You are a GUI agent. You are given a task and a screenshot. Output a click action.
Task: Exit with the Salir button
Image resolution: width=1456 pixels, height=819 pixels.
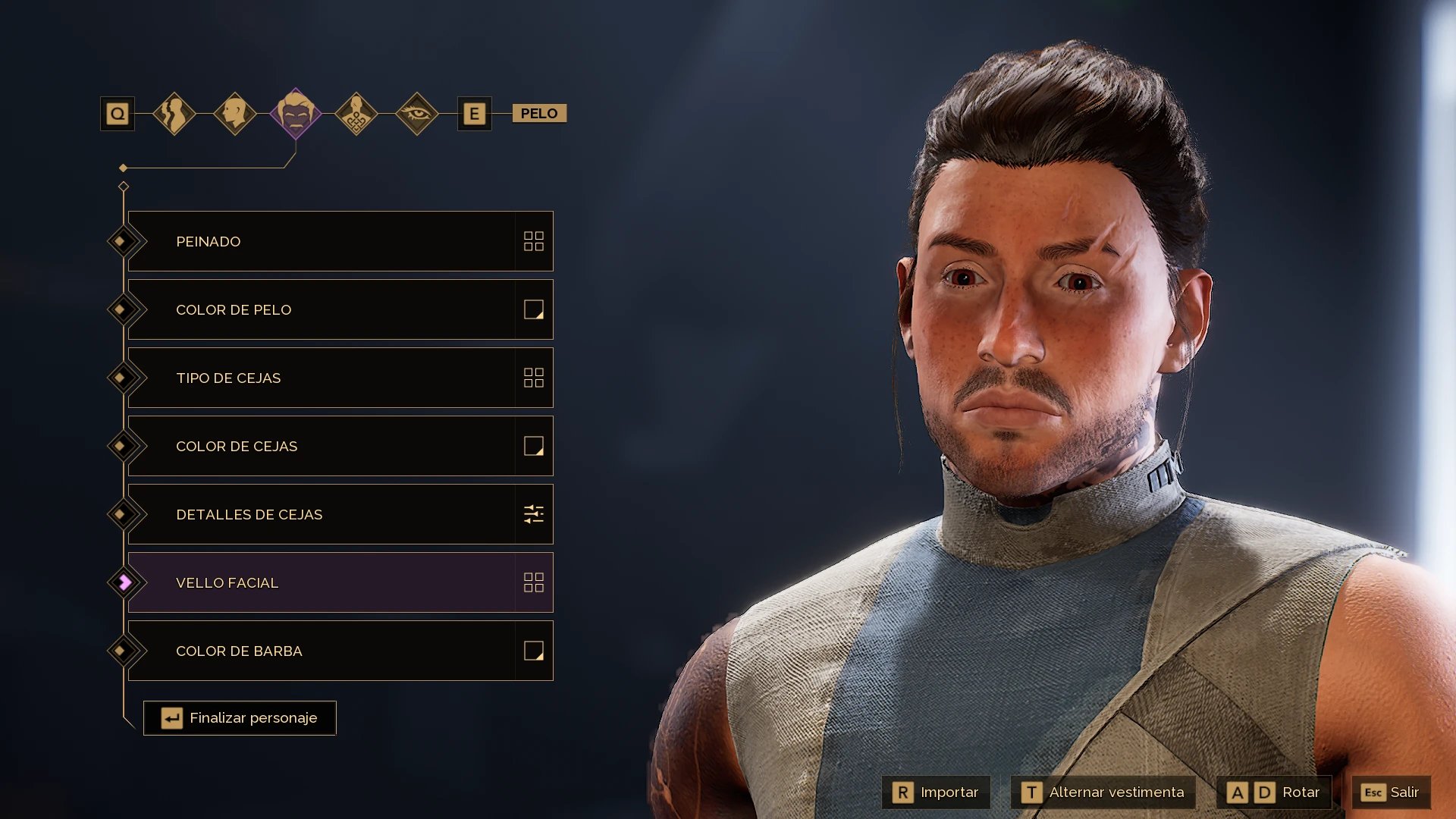pos(1391,792)
